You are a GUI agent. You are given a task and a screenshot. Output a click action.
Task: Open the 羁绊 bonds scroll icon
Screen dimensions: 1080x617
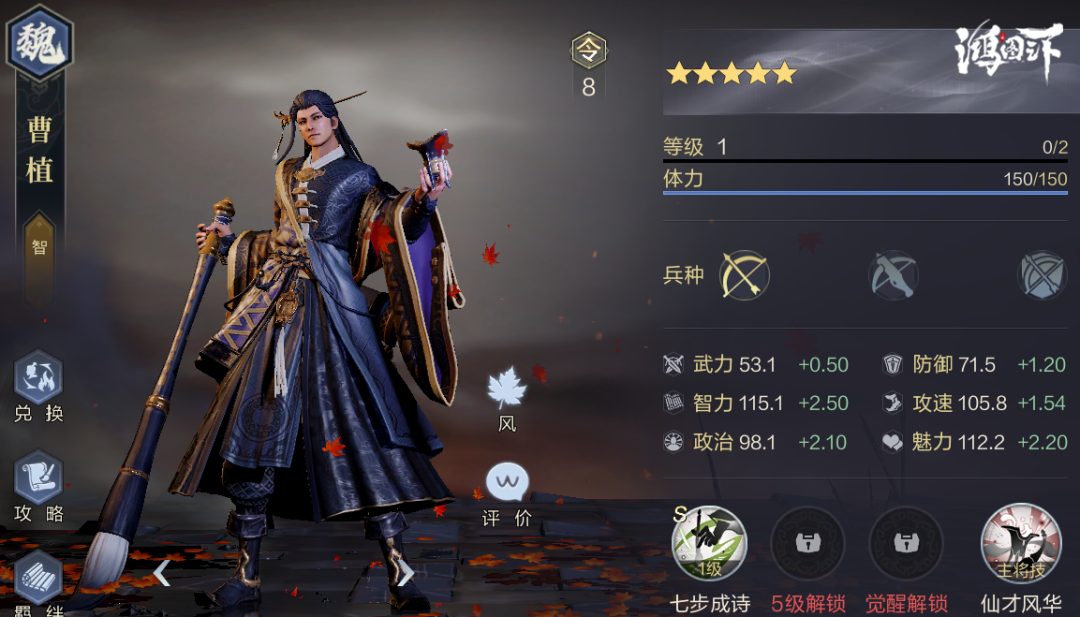click(x=39, y=577)
